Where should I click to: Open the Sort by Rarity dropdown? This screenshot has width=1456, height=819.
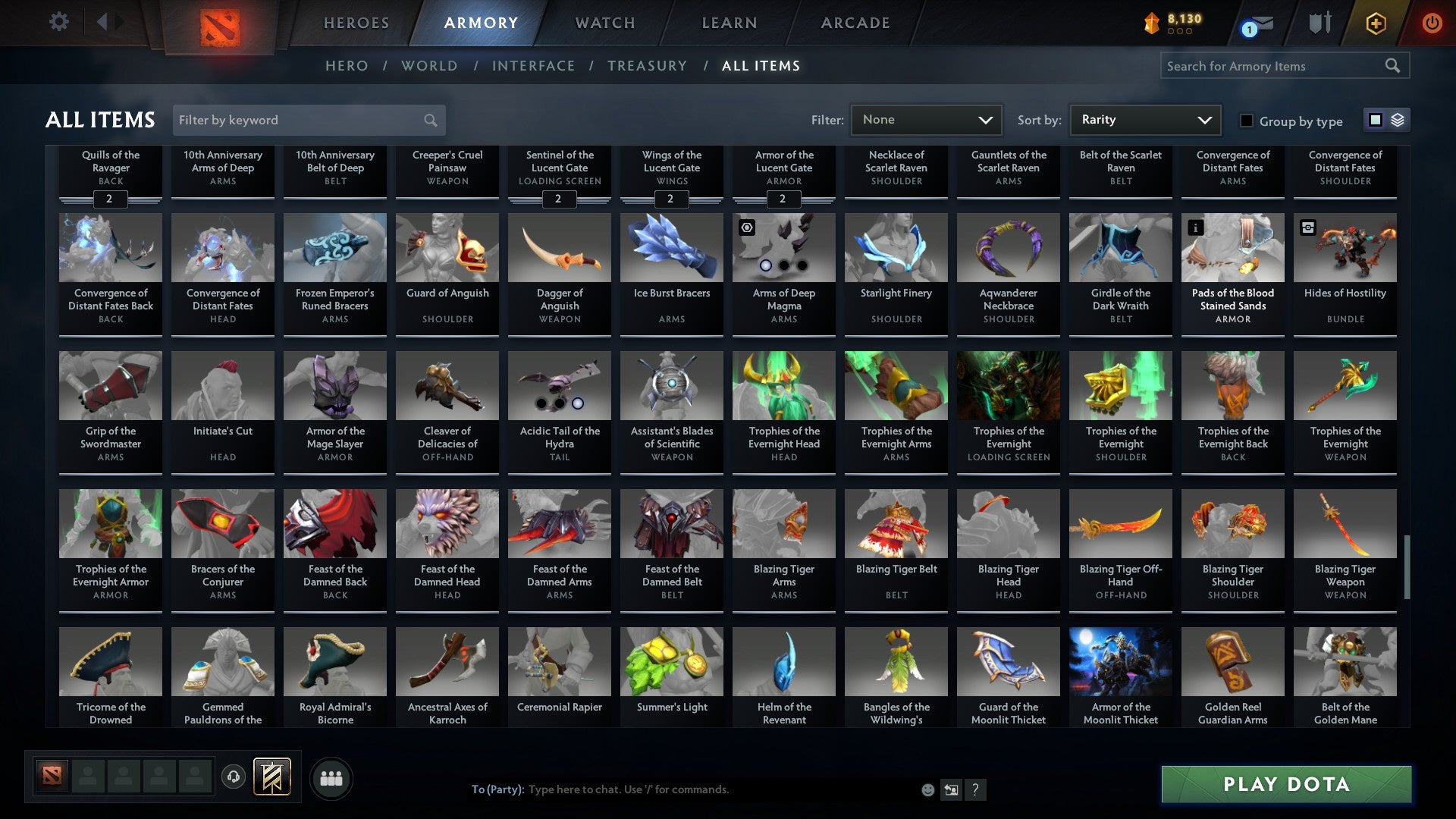click(x=1144, y=119)
